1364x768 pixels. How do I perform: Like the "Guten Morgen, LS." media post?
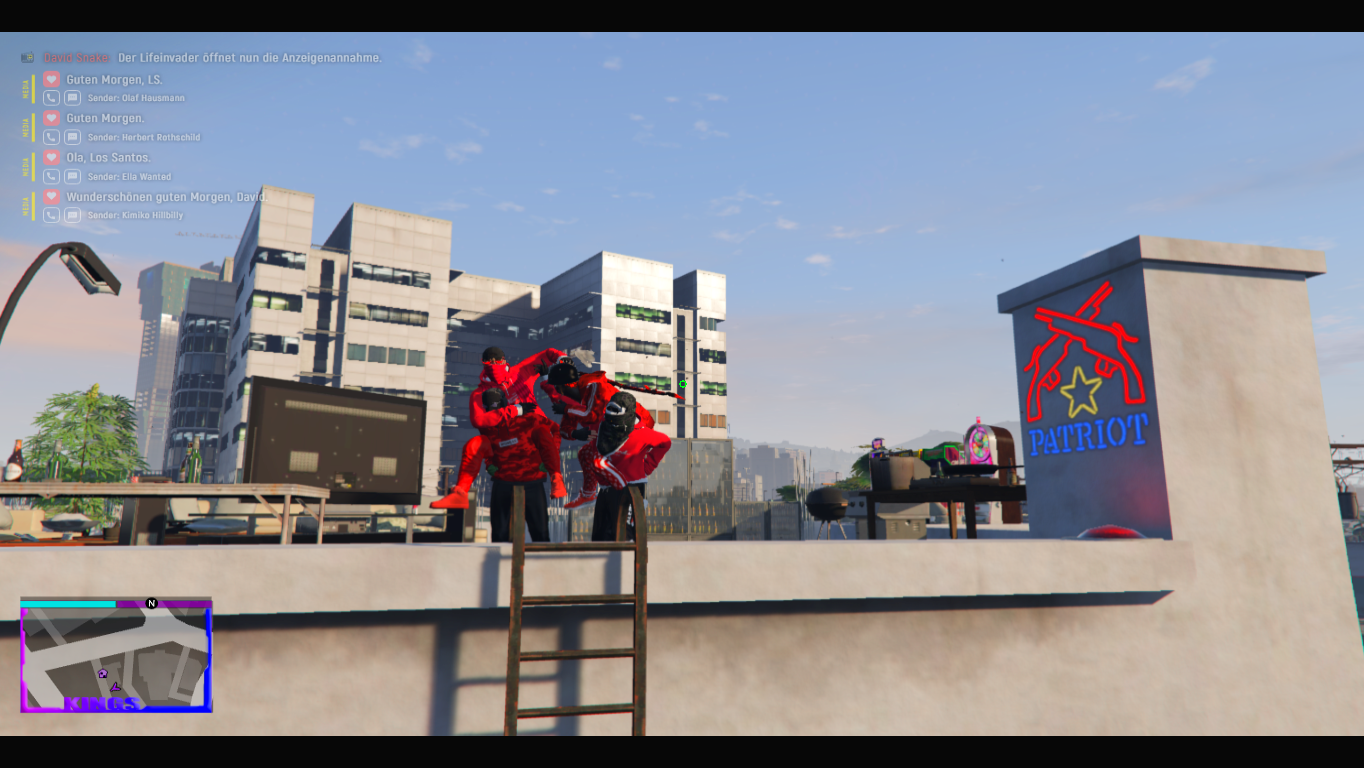tap(52, 79)
